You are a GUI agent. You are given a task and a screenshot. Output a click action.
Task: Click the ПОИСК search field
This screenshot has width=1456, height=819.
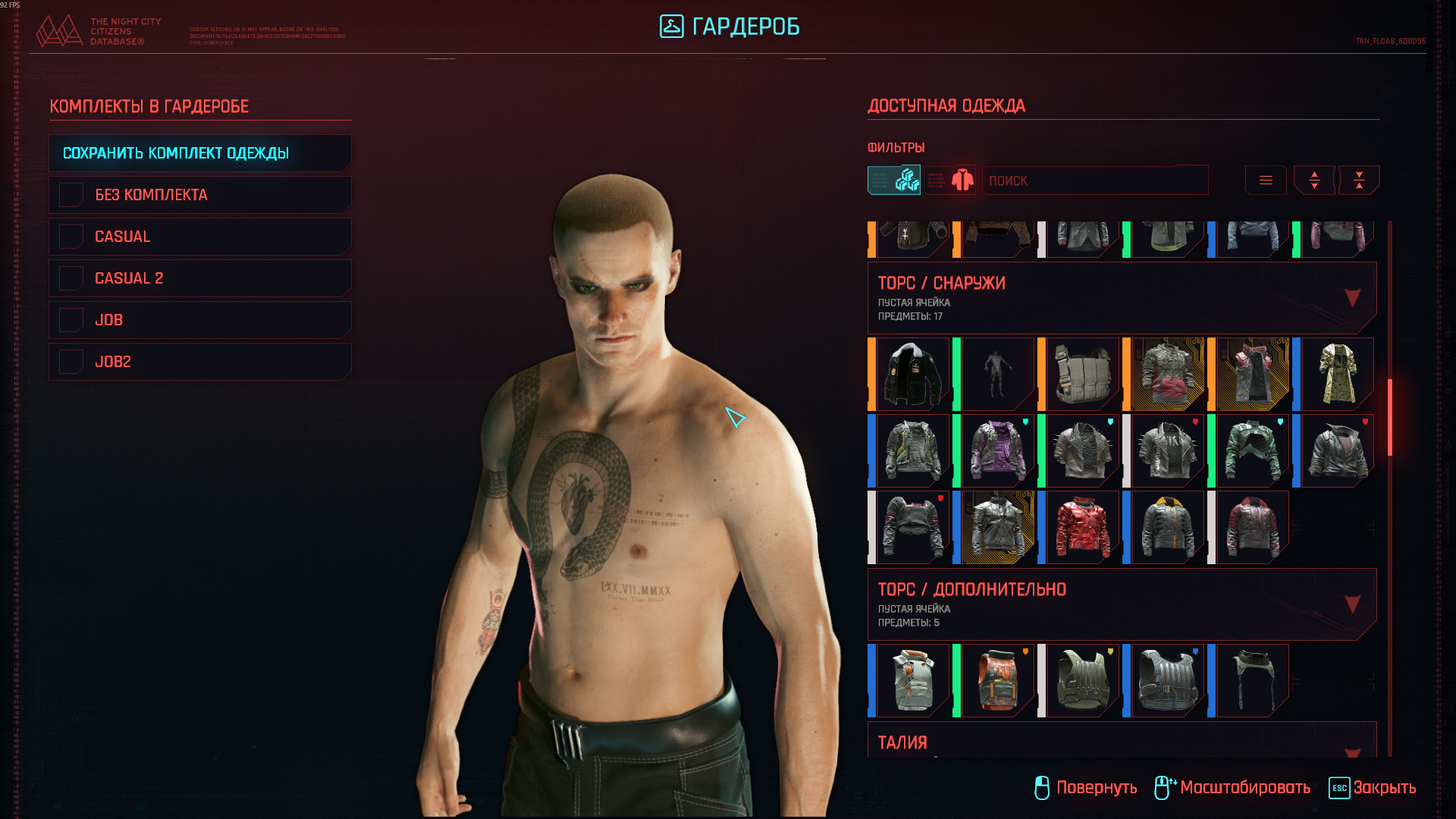tap(1094, 180)
